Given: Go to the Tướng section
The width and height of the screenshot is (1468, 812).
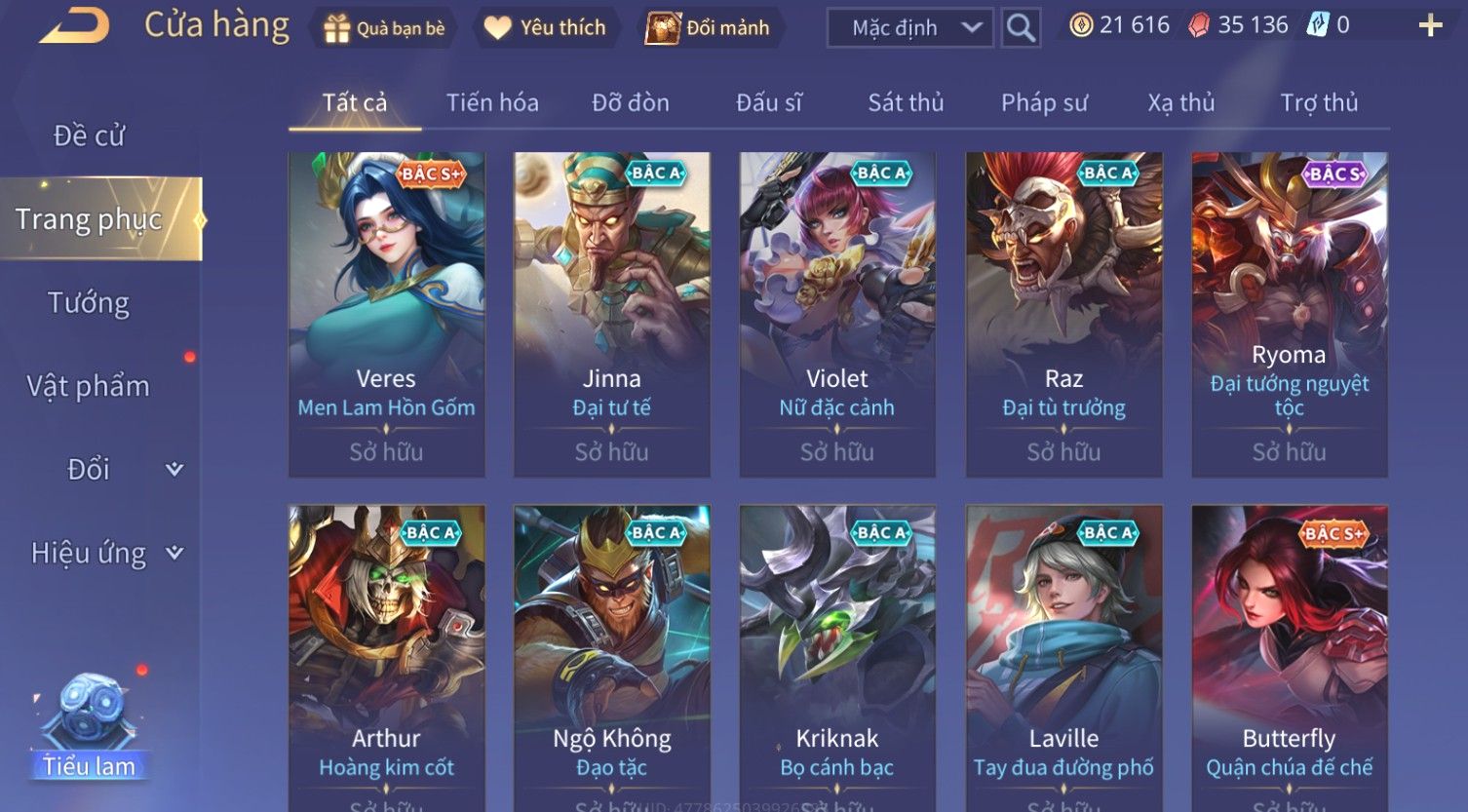Looking at the screenshot, I should (89, 303).
